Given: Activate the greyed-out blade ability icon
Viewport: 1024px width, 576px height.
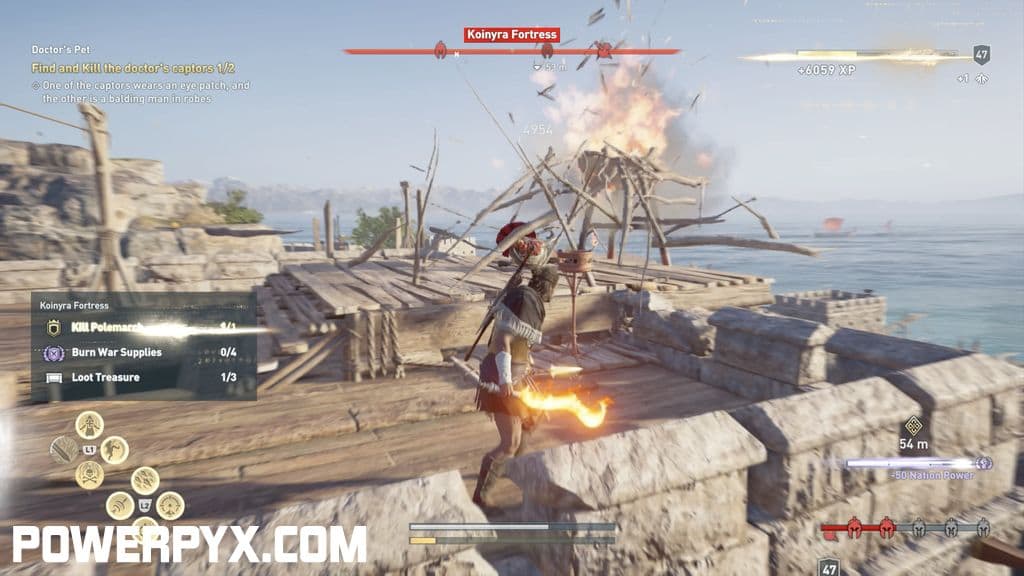Looking at the screenshot, I should [x=64, y=449].
